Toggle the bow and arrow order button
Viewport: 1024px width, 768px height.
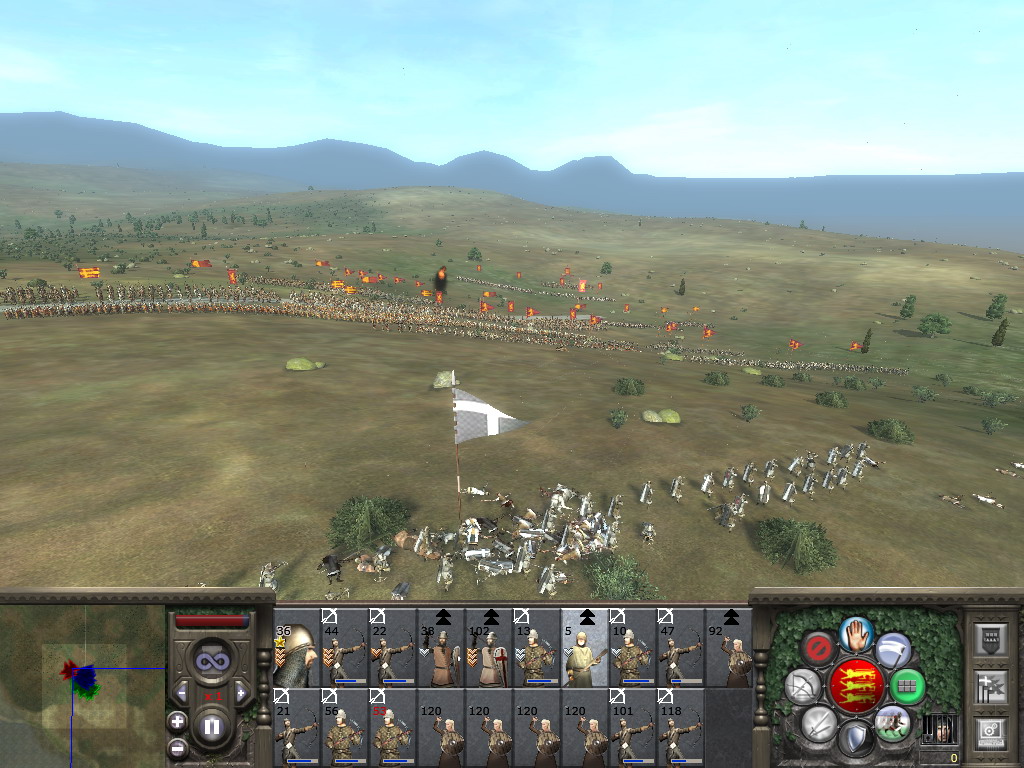pos(803,686)
